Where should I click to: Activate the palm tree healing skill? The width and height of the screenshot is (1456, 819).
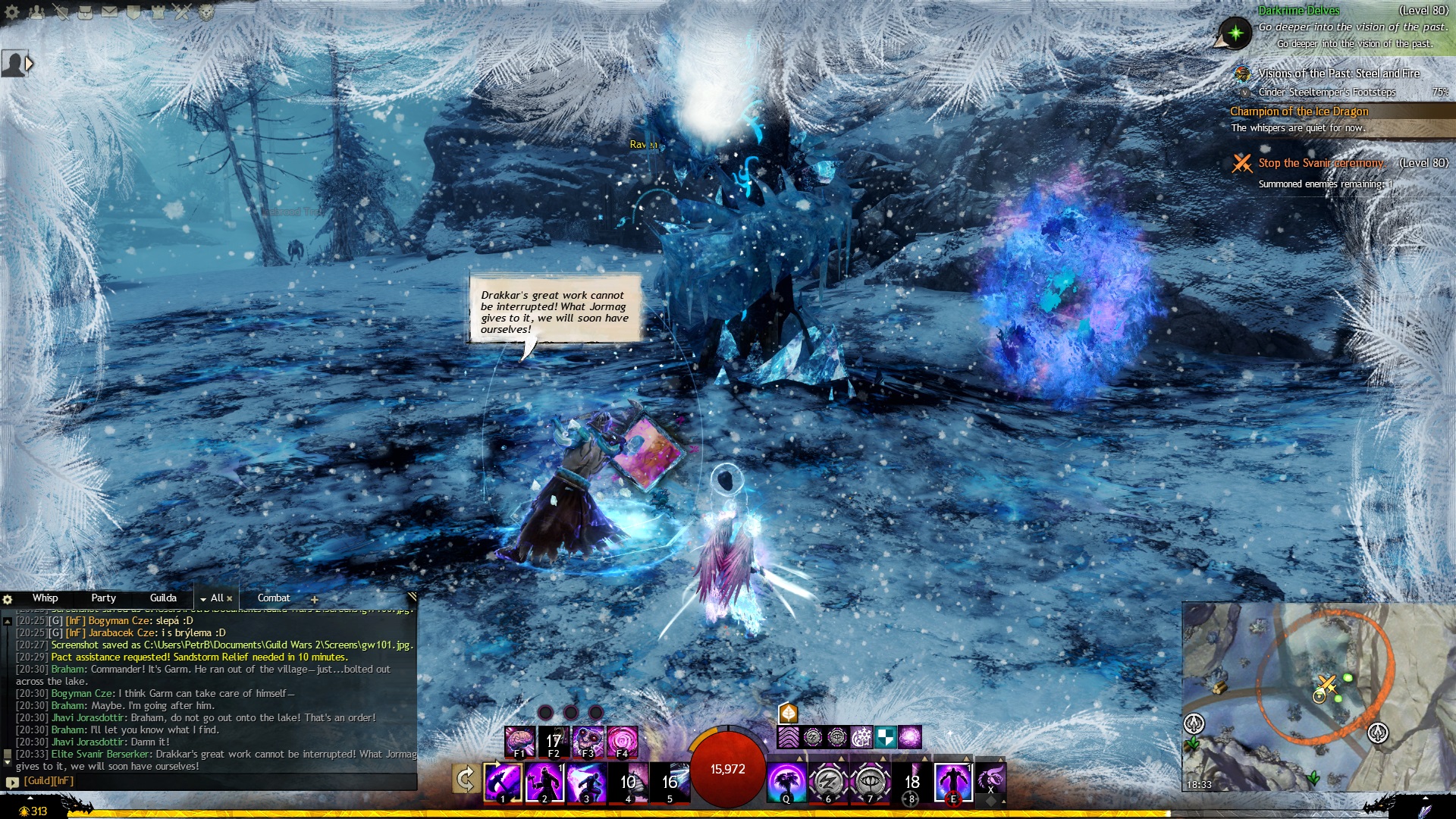pyautogui.click(x=786, y=782)
